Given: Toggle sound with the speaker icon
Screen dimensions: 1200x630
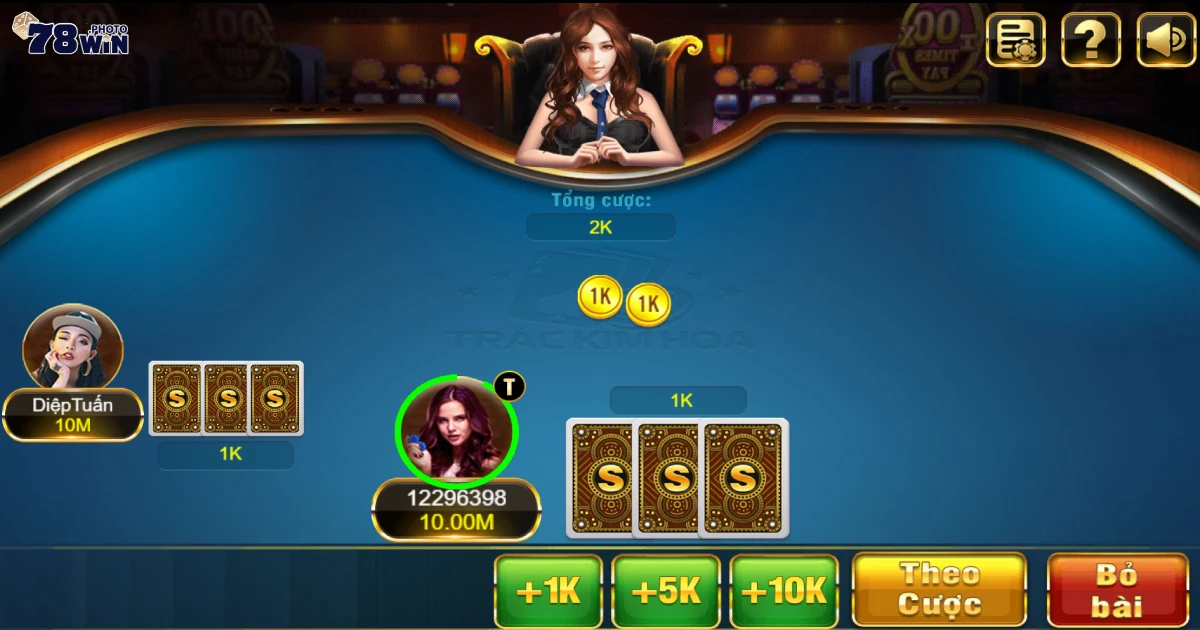Looking at the screenshot, I should 1166,40.
